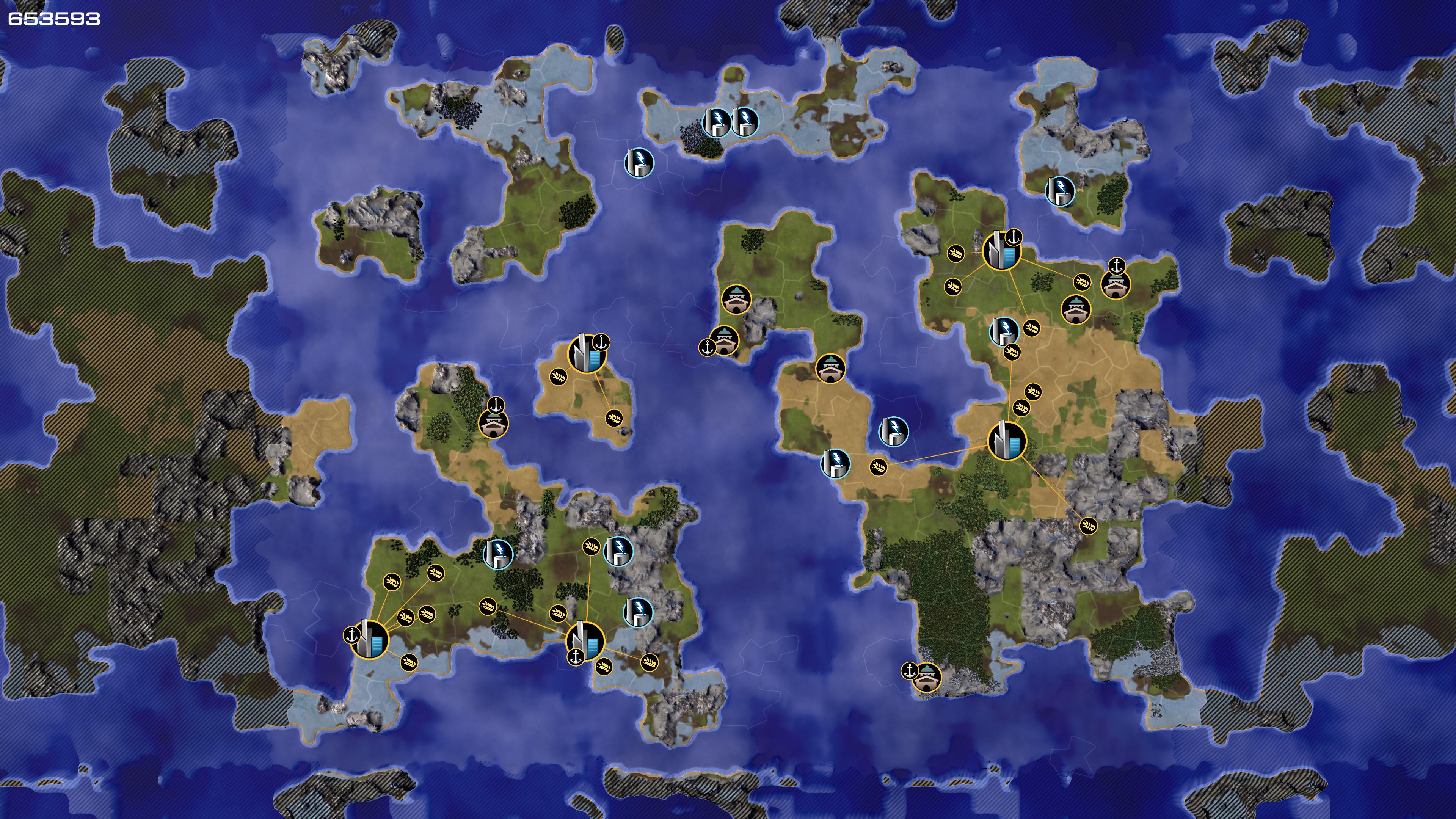Select the harbor village at the eastern continent's southern tip
1456x819 pixels.
tap(927, 678)
